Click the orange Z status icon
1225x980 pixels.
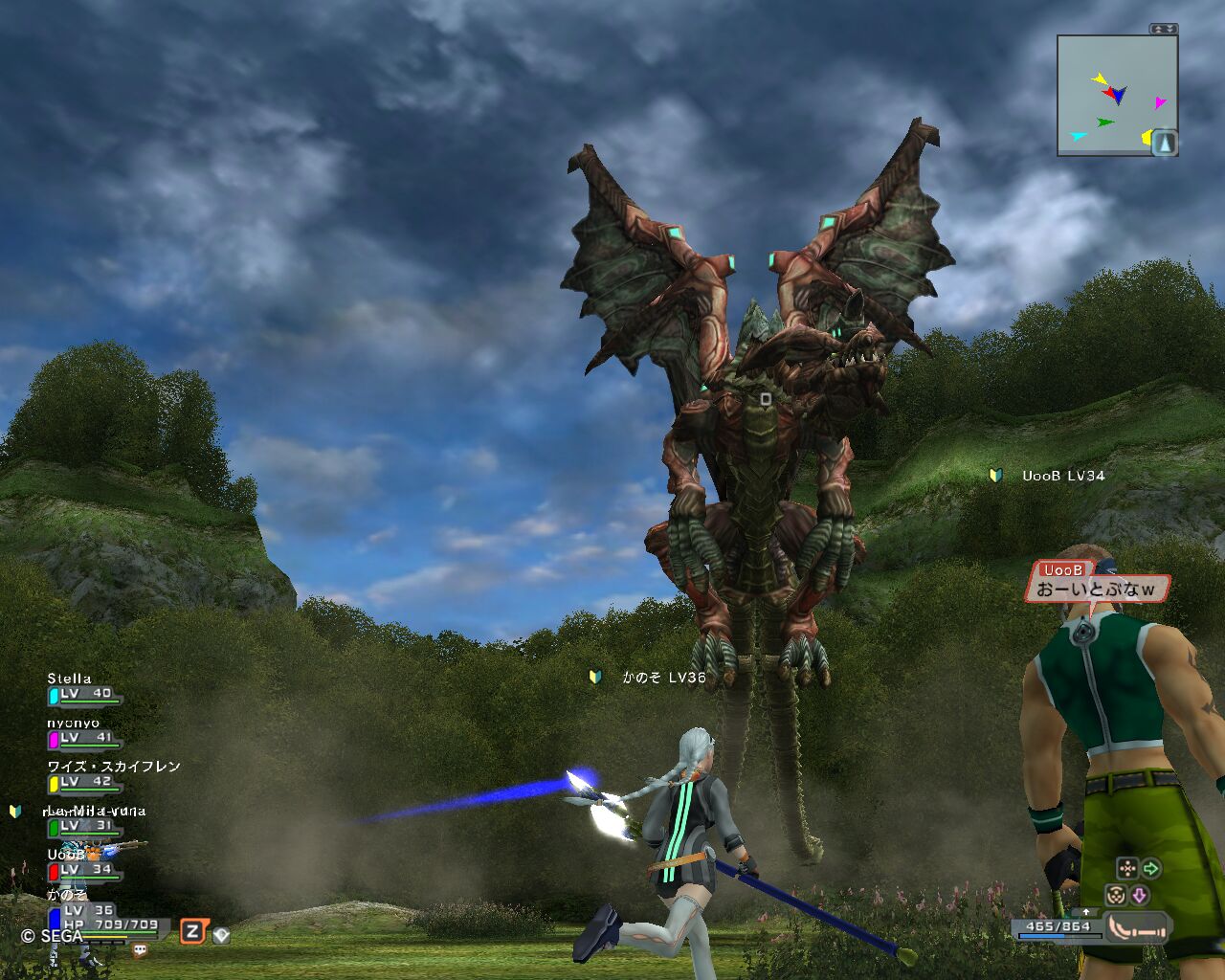(193, 931)
